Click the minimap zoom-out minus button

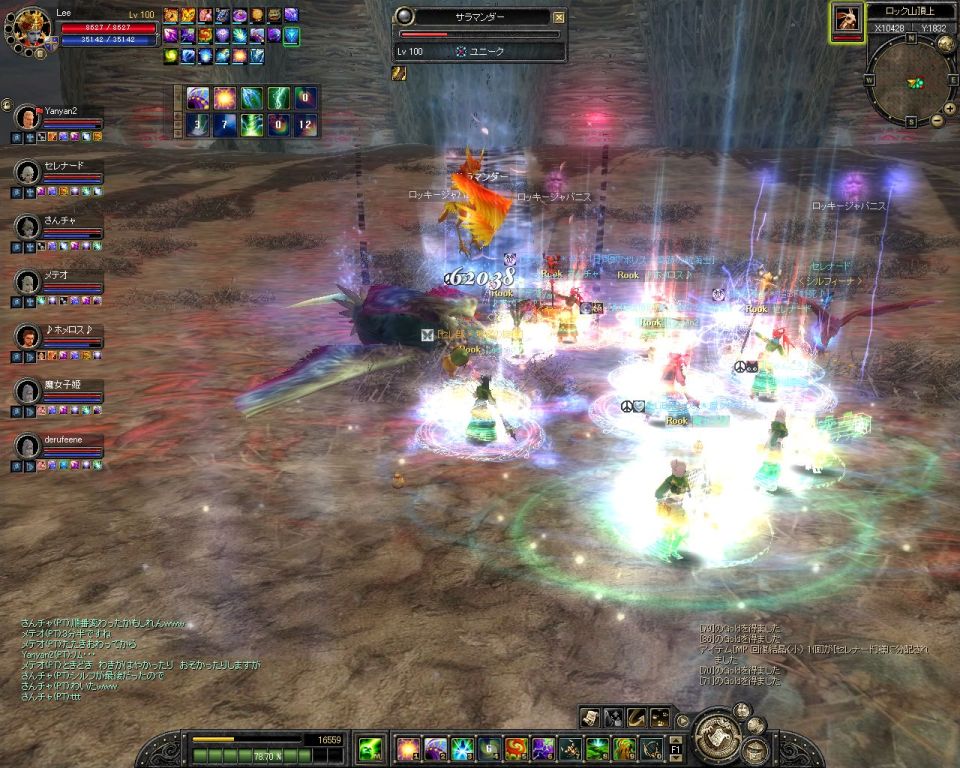click(937, 121)
